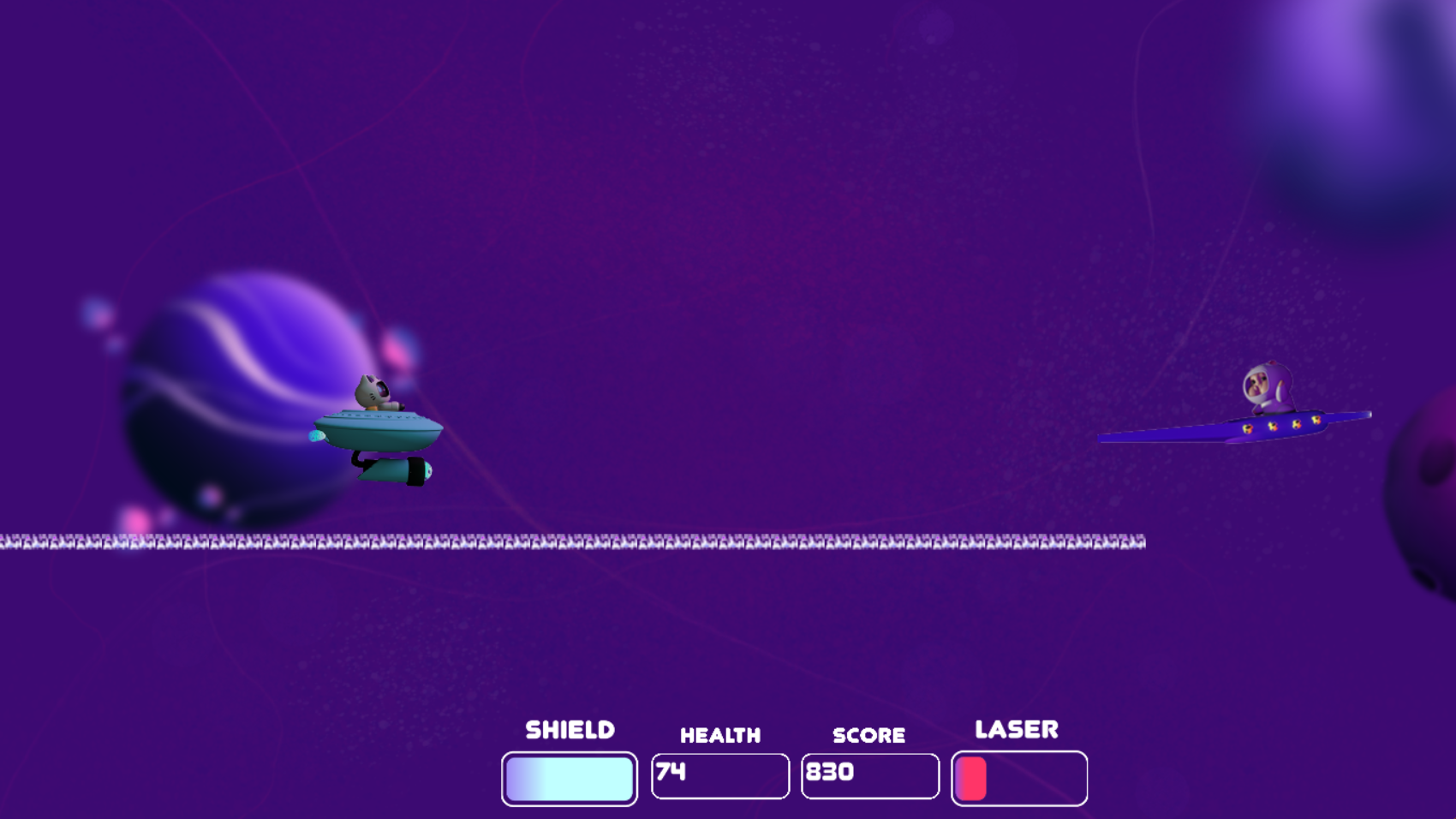This screenshot has width=1456, height=819.
Task: Toggle the LASER charge indicator
Action: tap(1019, 778)
